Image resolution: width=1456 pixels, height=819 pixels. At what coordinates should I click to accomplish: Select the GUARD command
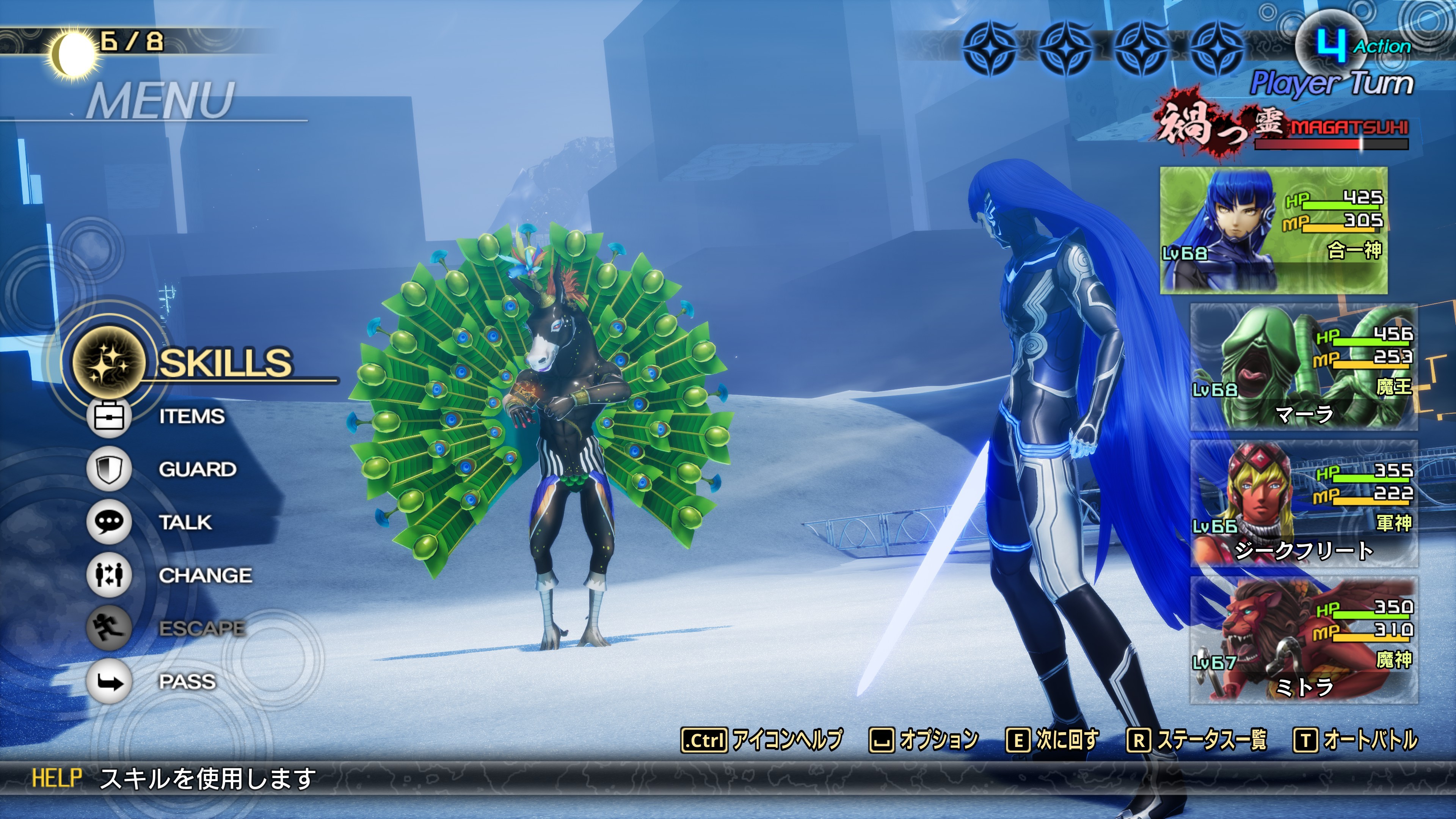(x=197, y=469)
